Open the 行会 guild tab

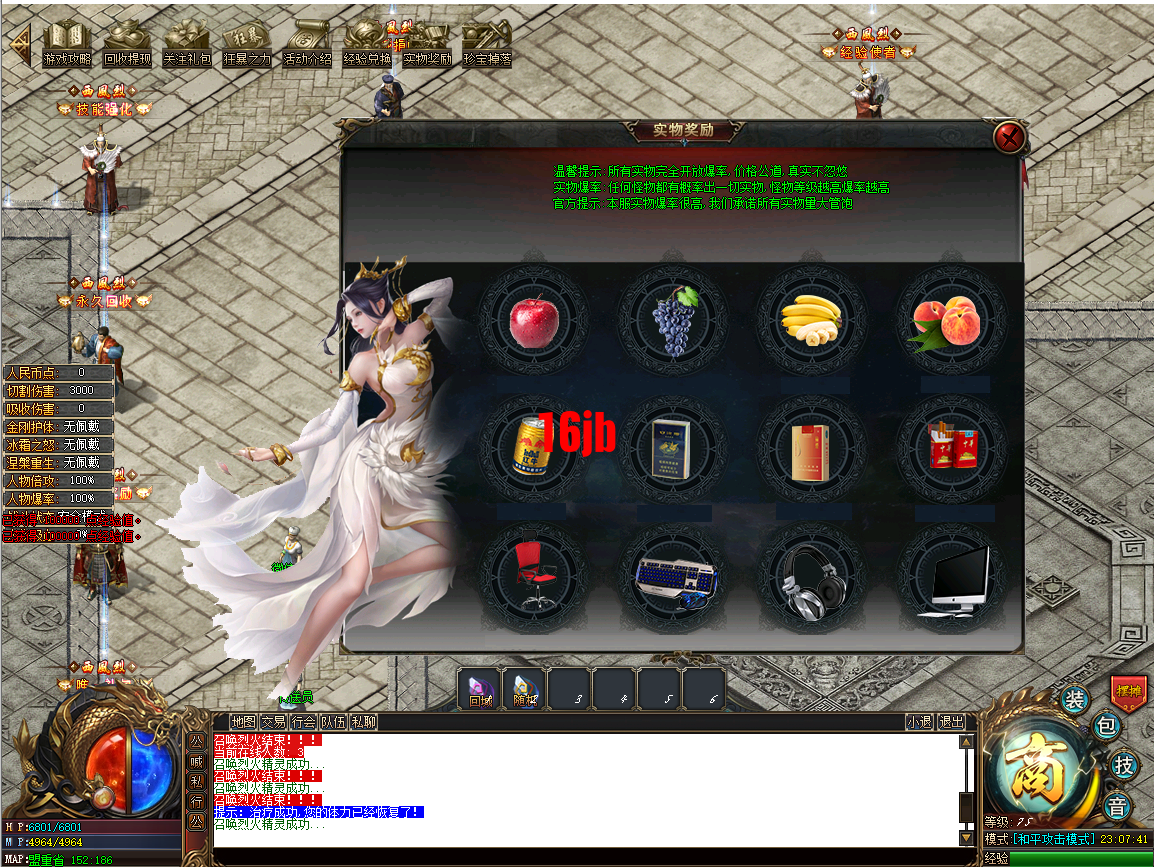[304, 722]
